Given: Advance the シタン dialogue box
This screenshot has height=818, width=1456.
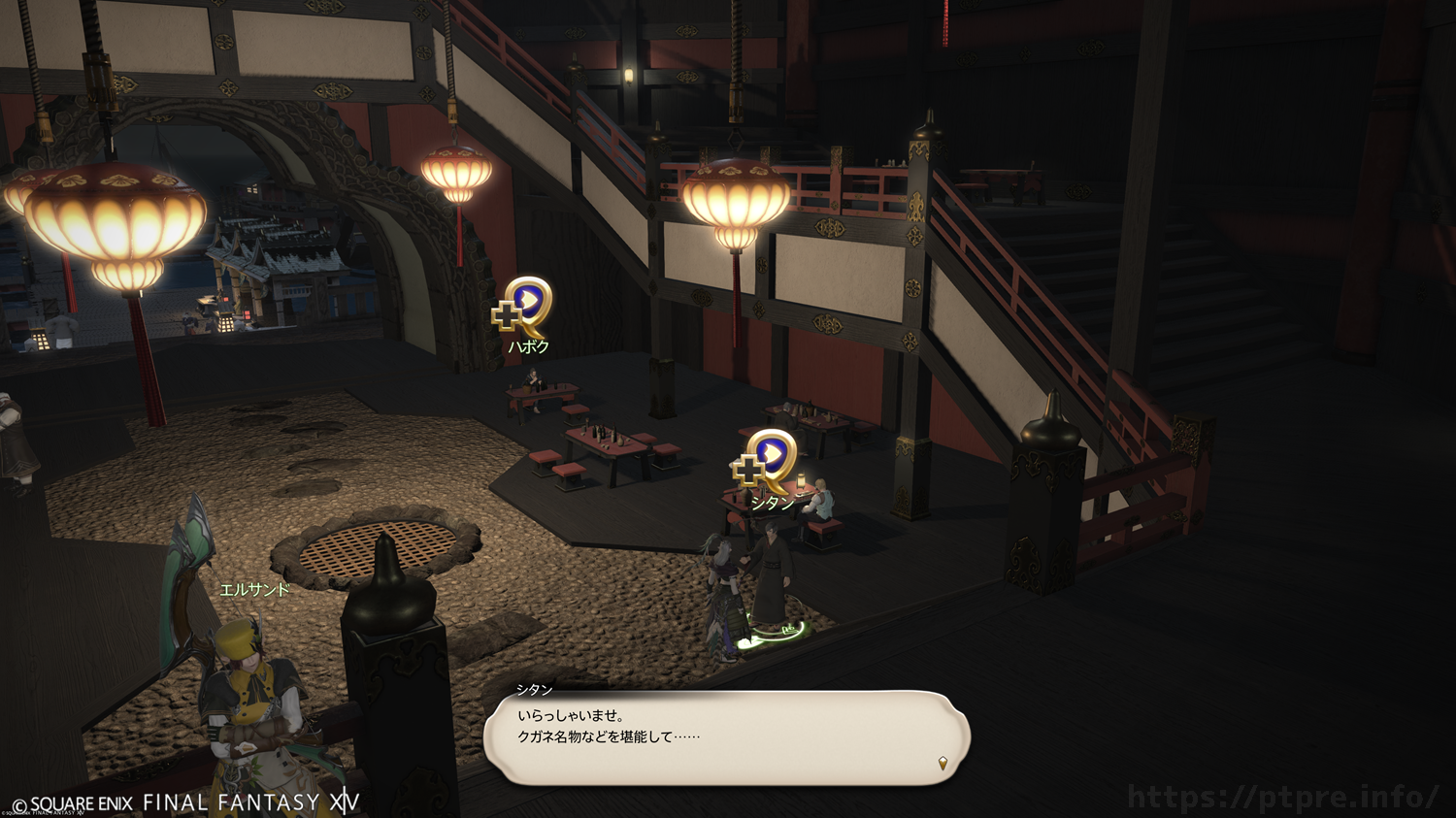Looking at the screenshot, I should (726, 737).
